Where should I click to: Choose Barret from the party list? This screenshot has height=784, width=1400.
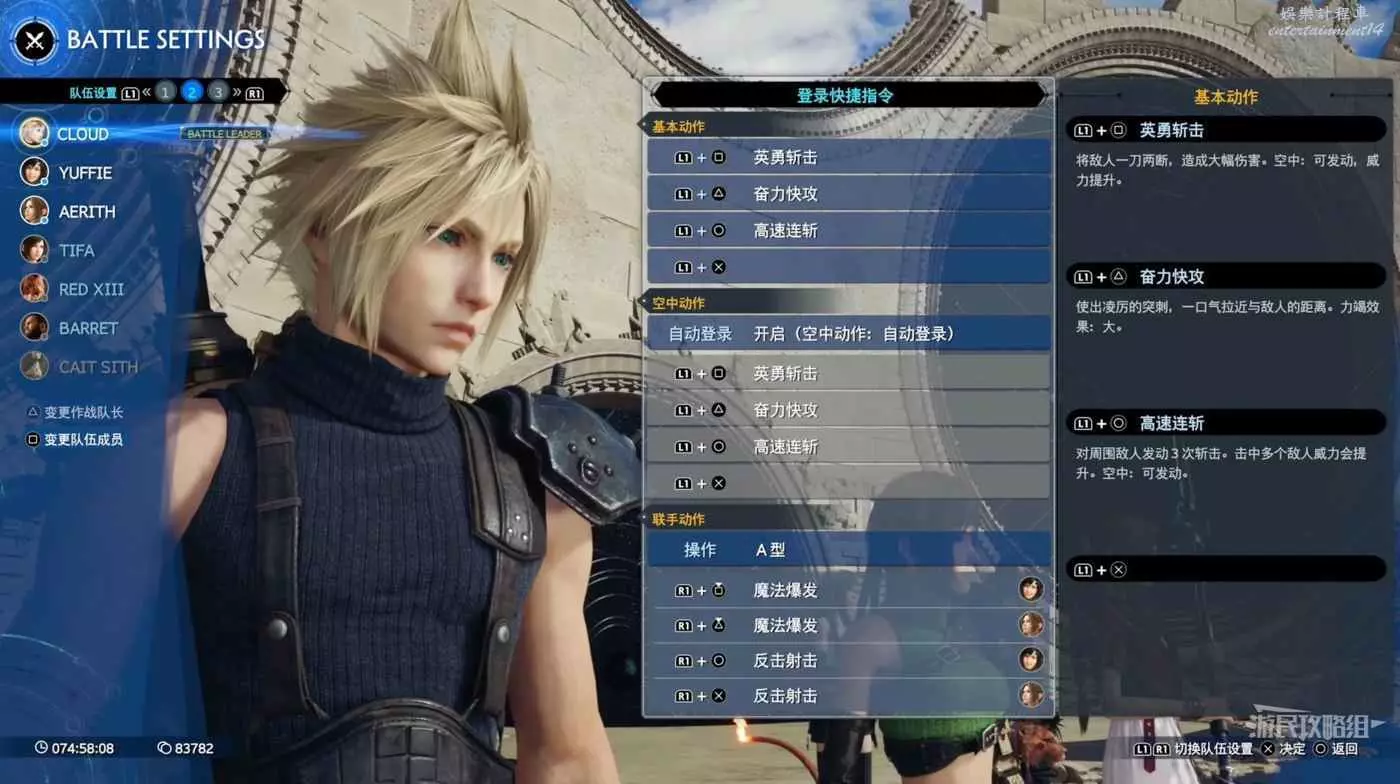point(88,328)
